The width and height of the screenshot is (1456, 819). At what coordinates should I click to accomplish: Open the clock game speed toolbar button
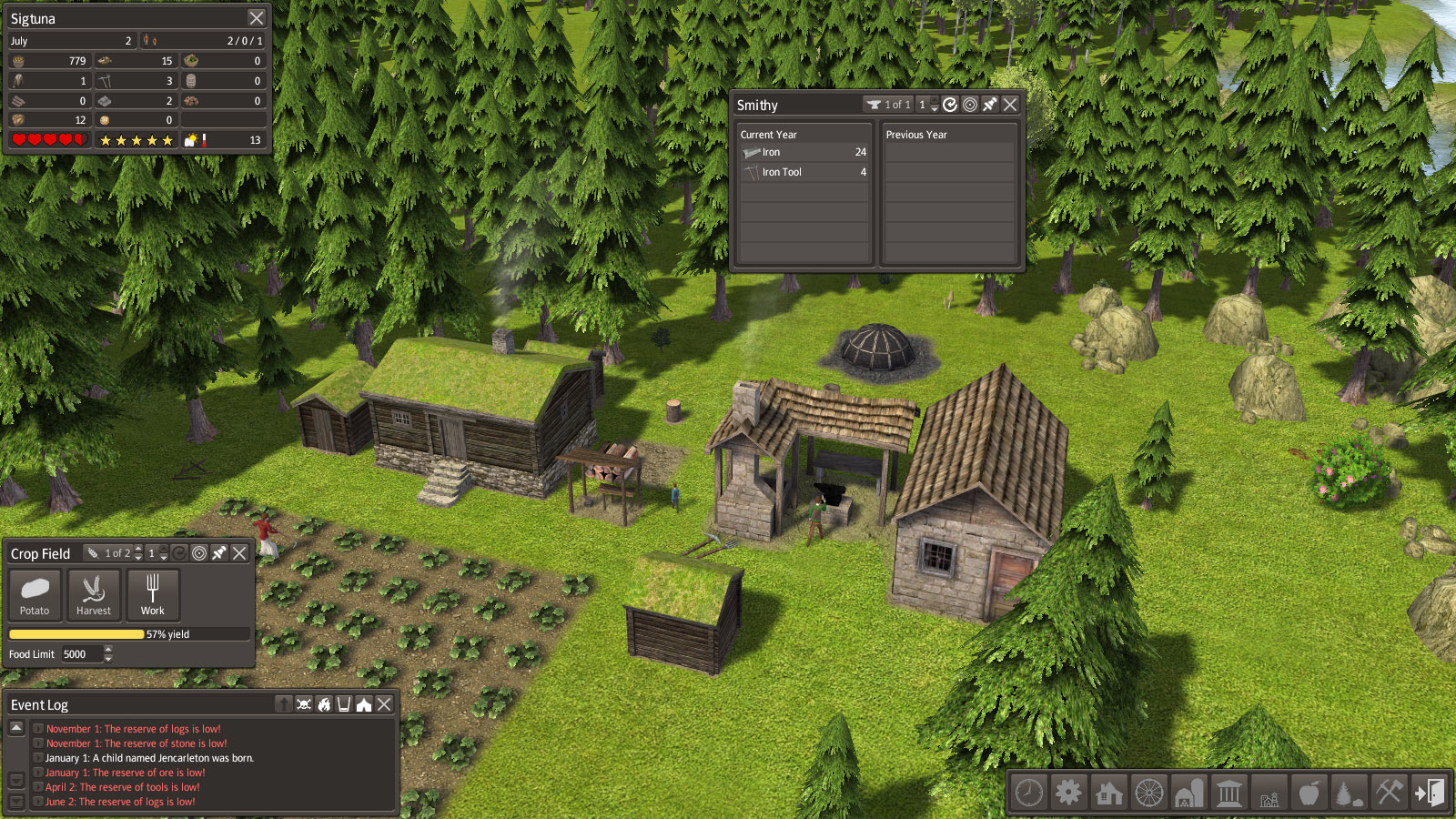(x=1029, y=793)
